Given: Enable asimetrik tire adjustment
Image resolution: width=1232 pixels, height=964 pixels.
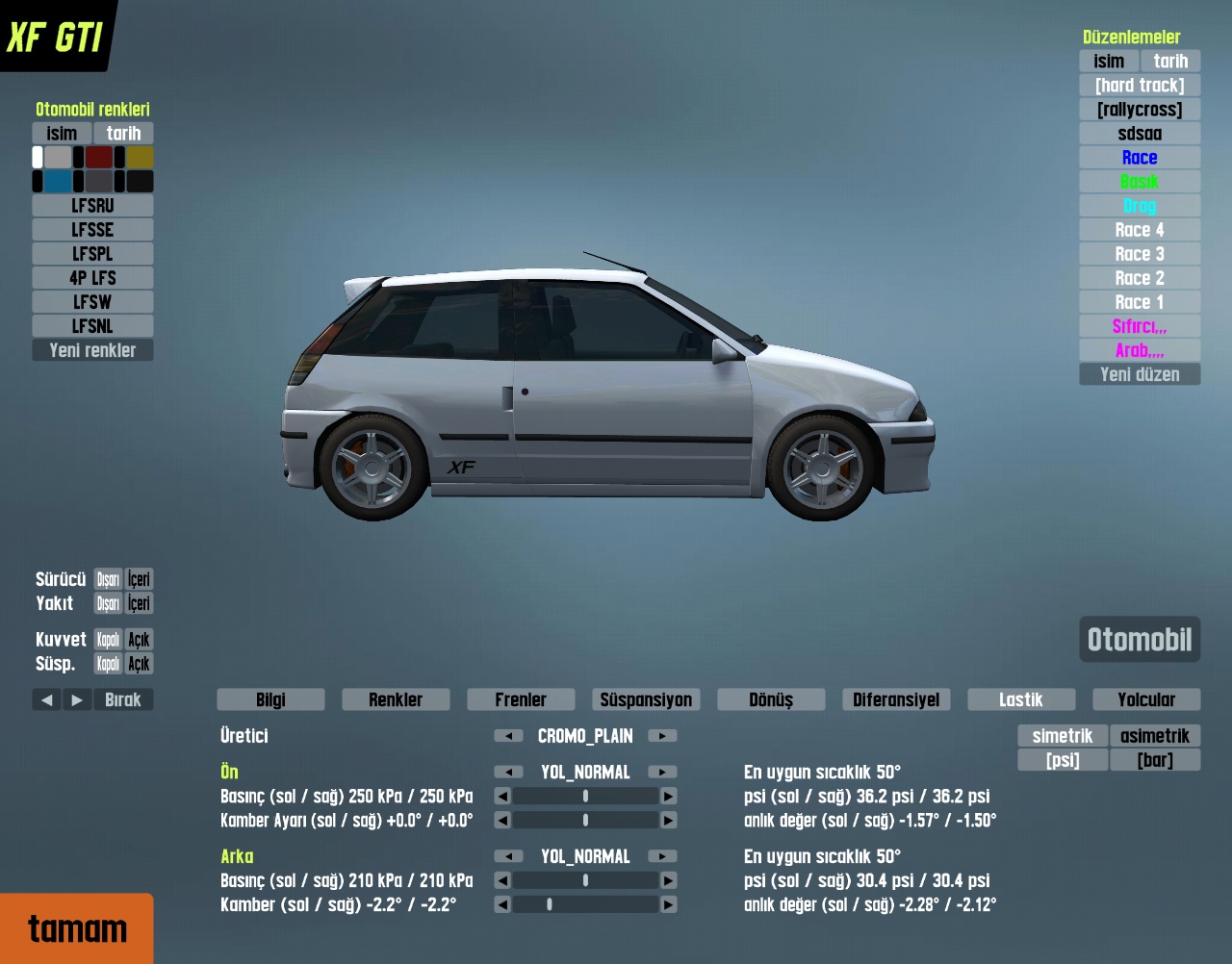Looking at the screenshot, I should [1154, 736].
